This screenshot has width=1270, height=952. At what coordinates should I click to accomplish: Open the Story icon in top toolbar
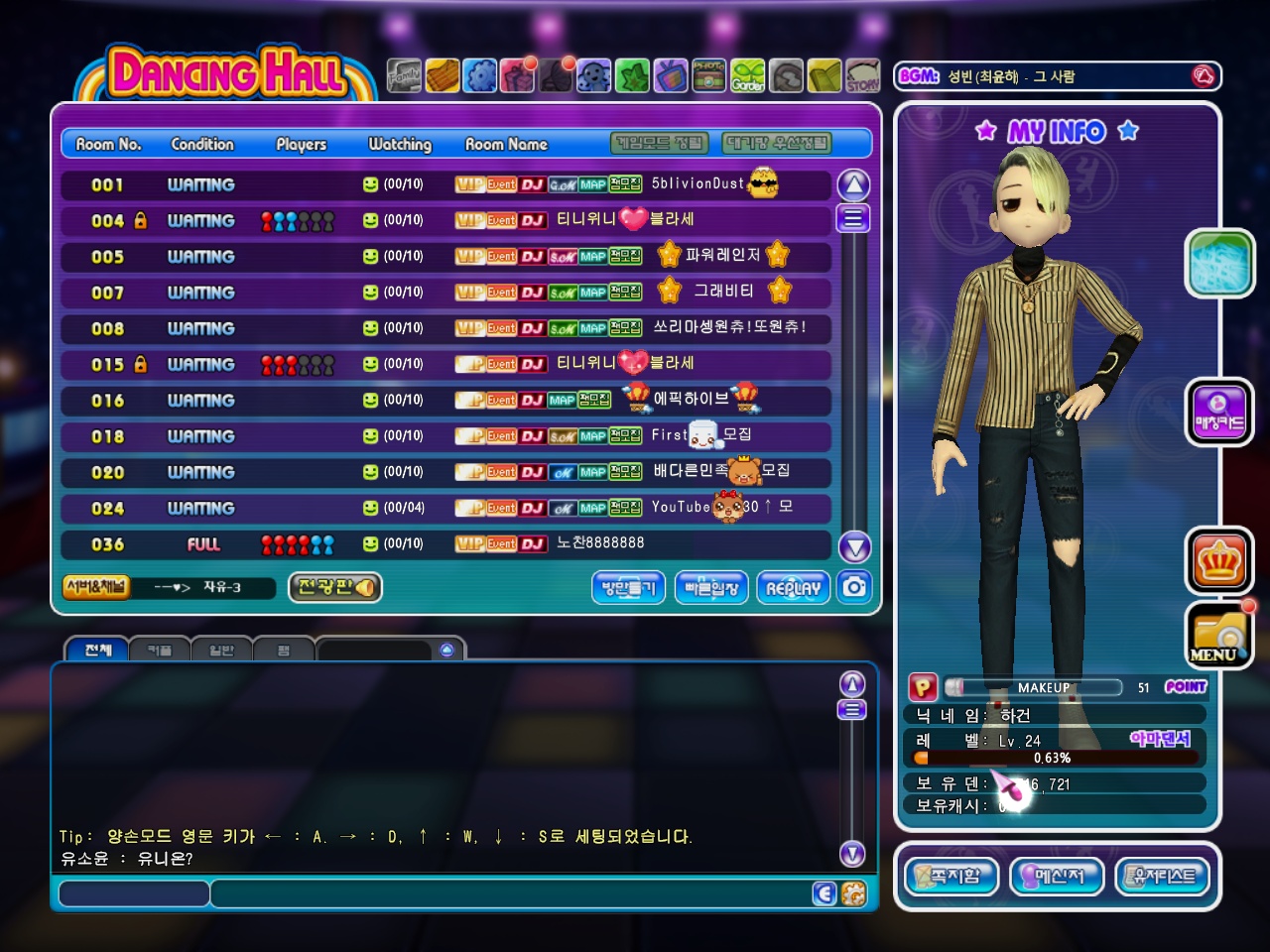coord(862,75)
